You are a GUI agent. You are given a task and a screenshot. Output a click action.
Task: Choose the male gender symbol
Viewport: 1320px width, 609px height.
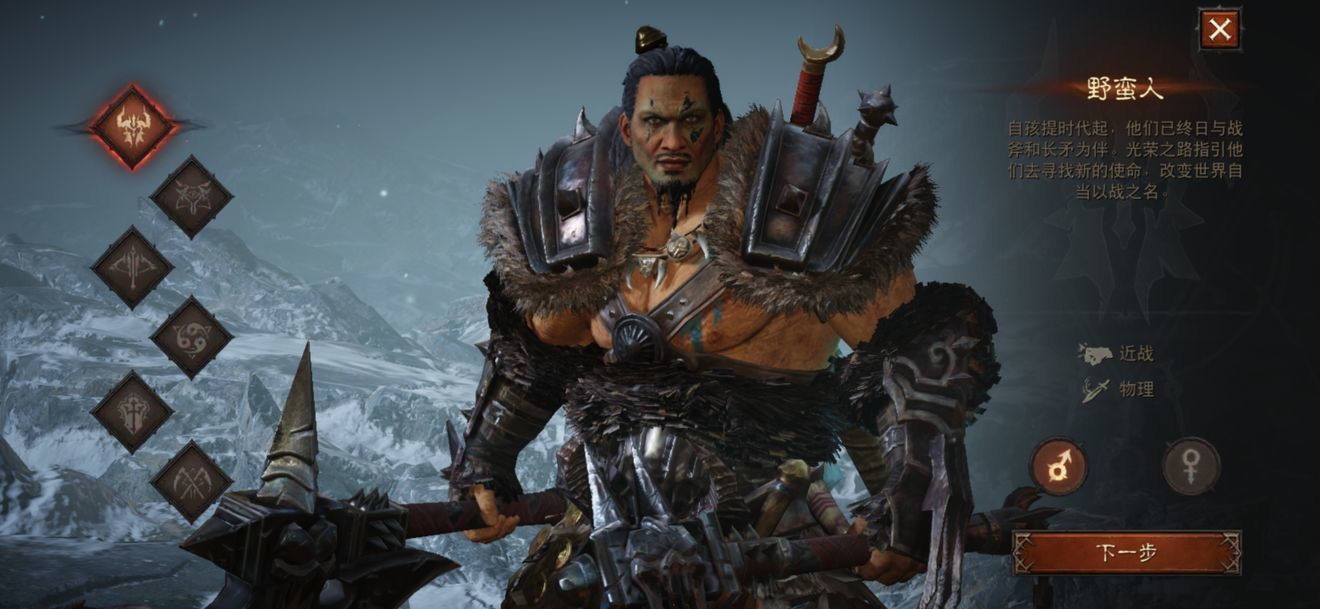[x=1059, y=466]
